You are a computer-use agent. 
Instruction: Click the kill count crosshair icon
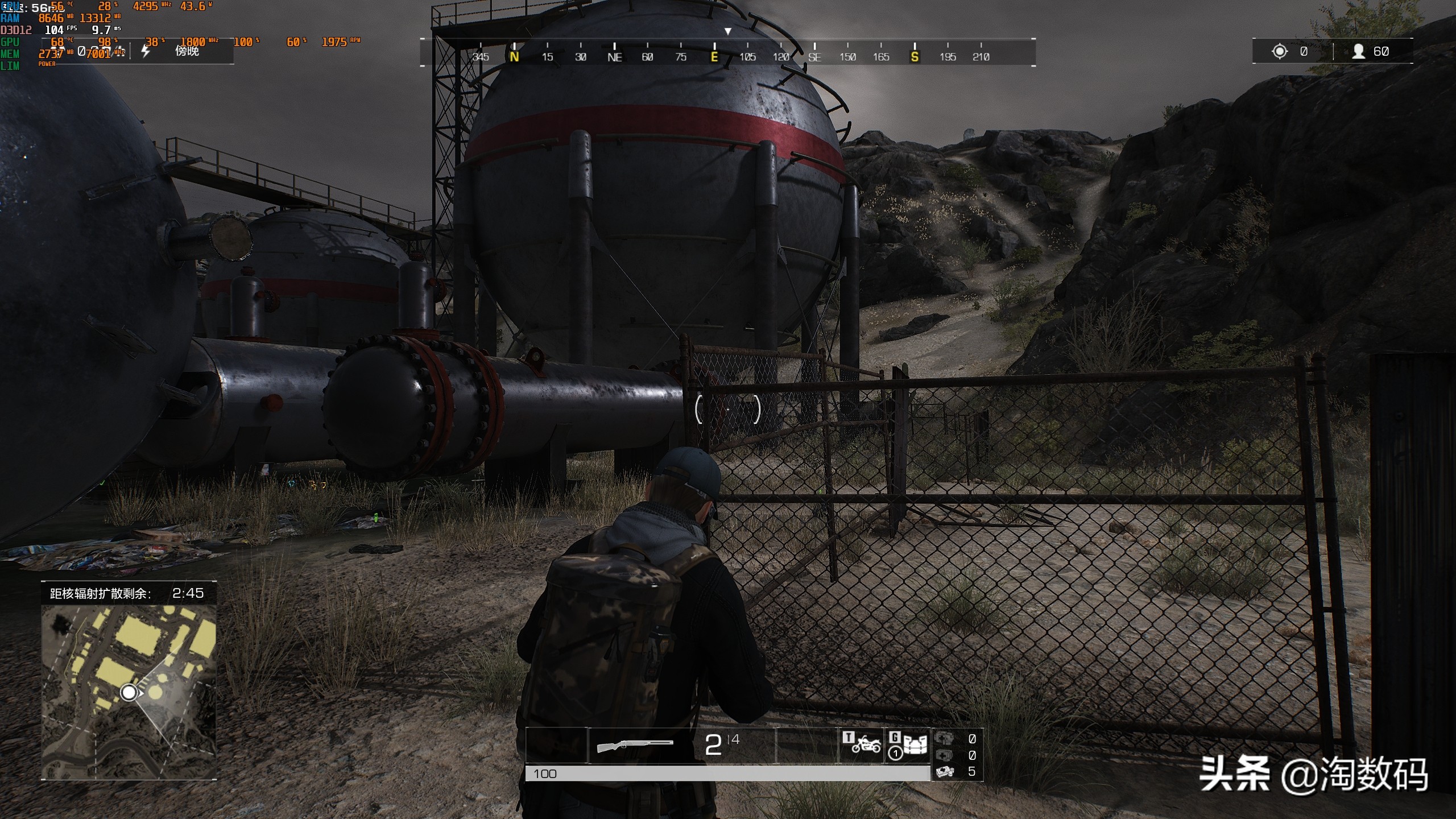click(1279, 52)
